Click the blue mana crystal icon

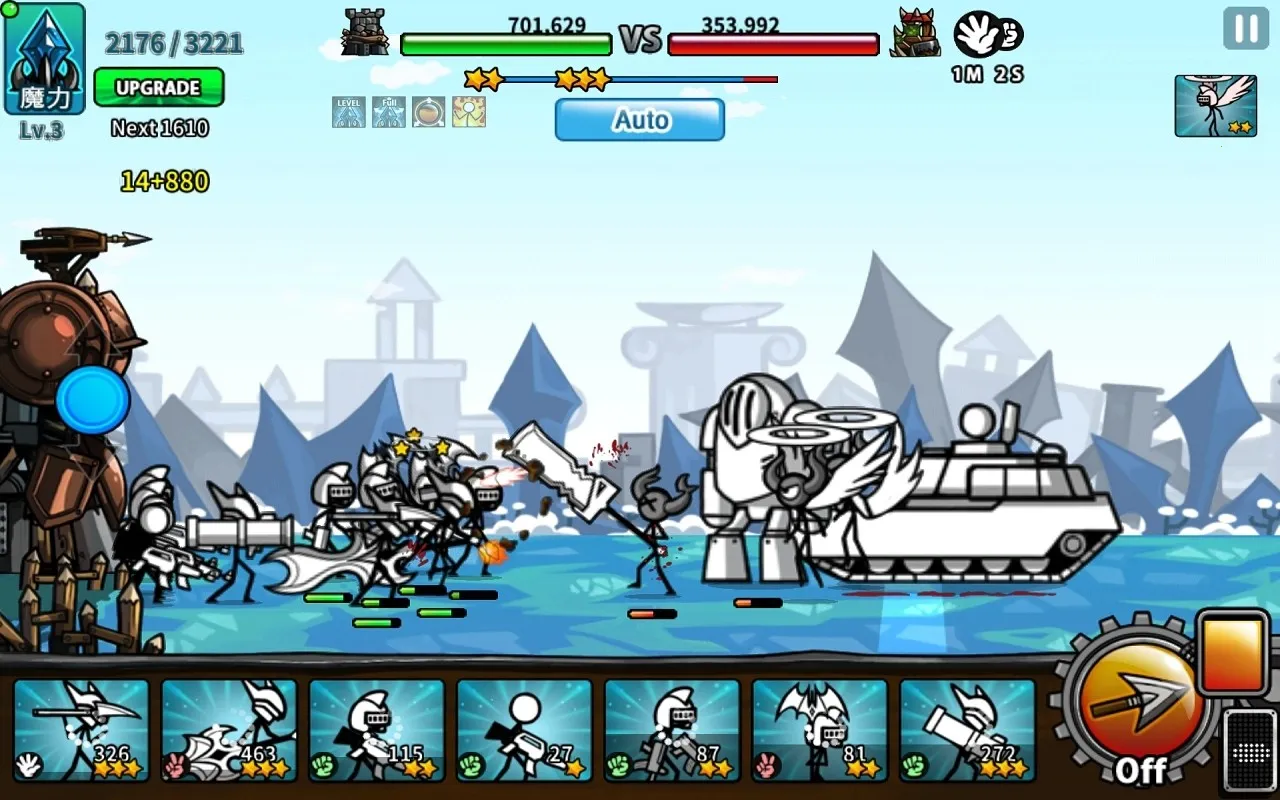[44, 58]
